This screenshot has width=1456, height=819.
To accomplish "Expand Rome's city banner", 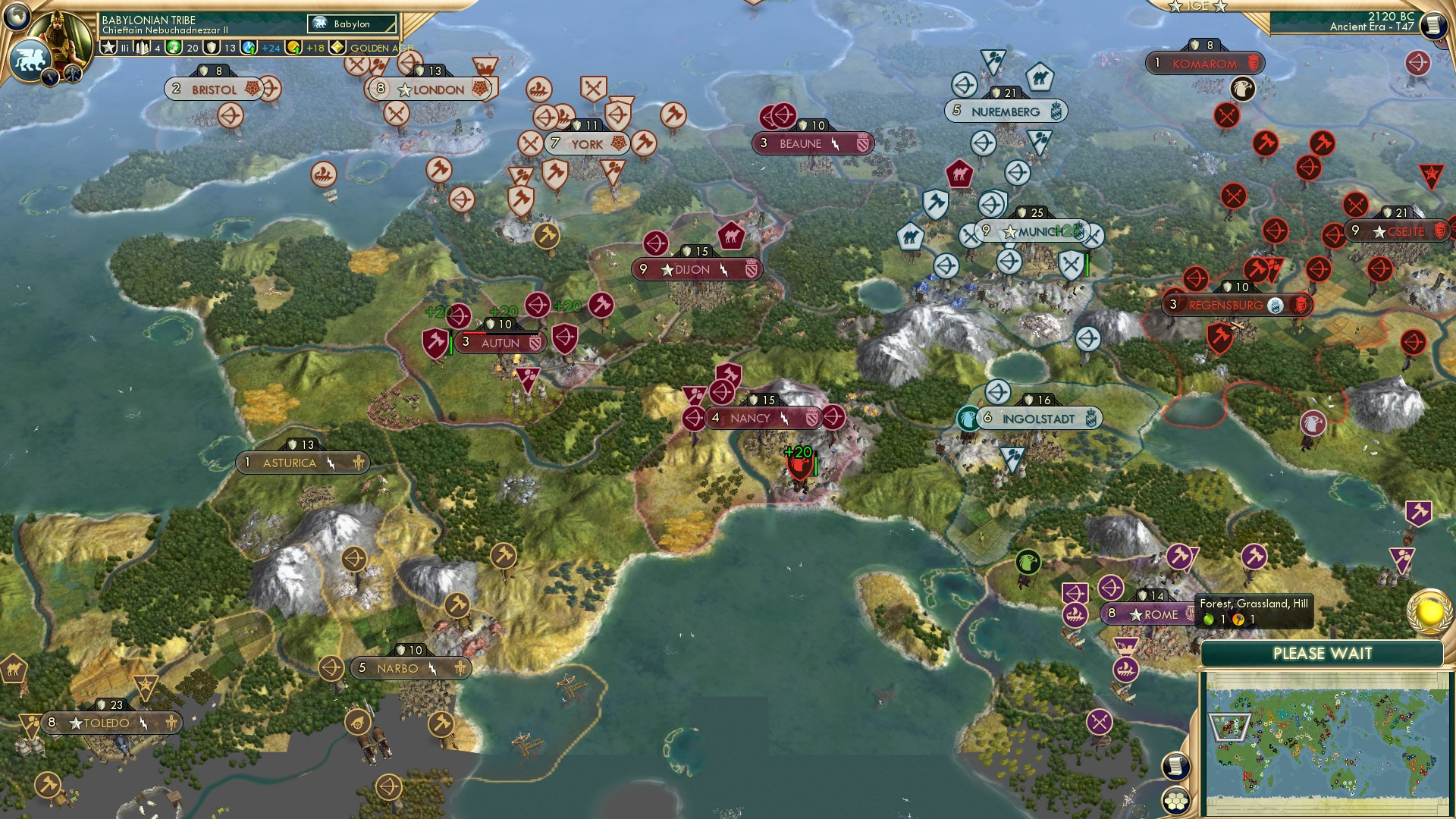I will coord(1152,614).
